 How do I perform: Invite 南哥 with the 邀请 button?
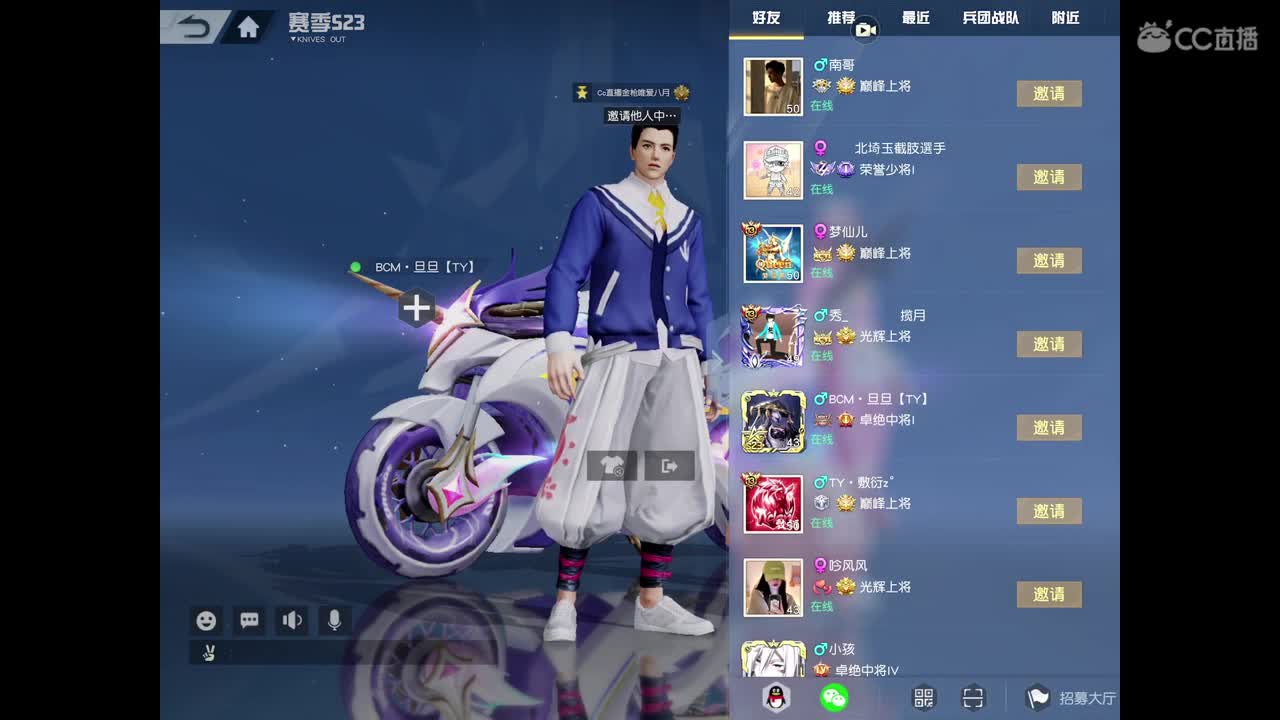click(x=1049, y=93)
